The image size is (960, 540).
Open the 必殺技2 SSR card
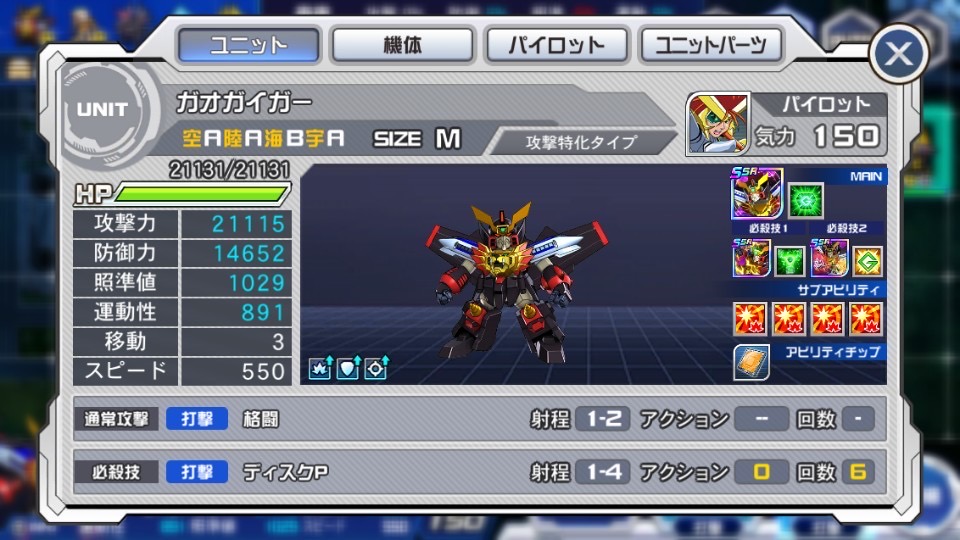coord(829,258)
